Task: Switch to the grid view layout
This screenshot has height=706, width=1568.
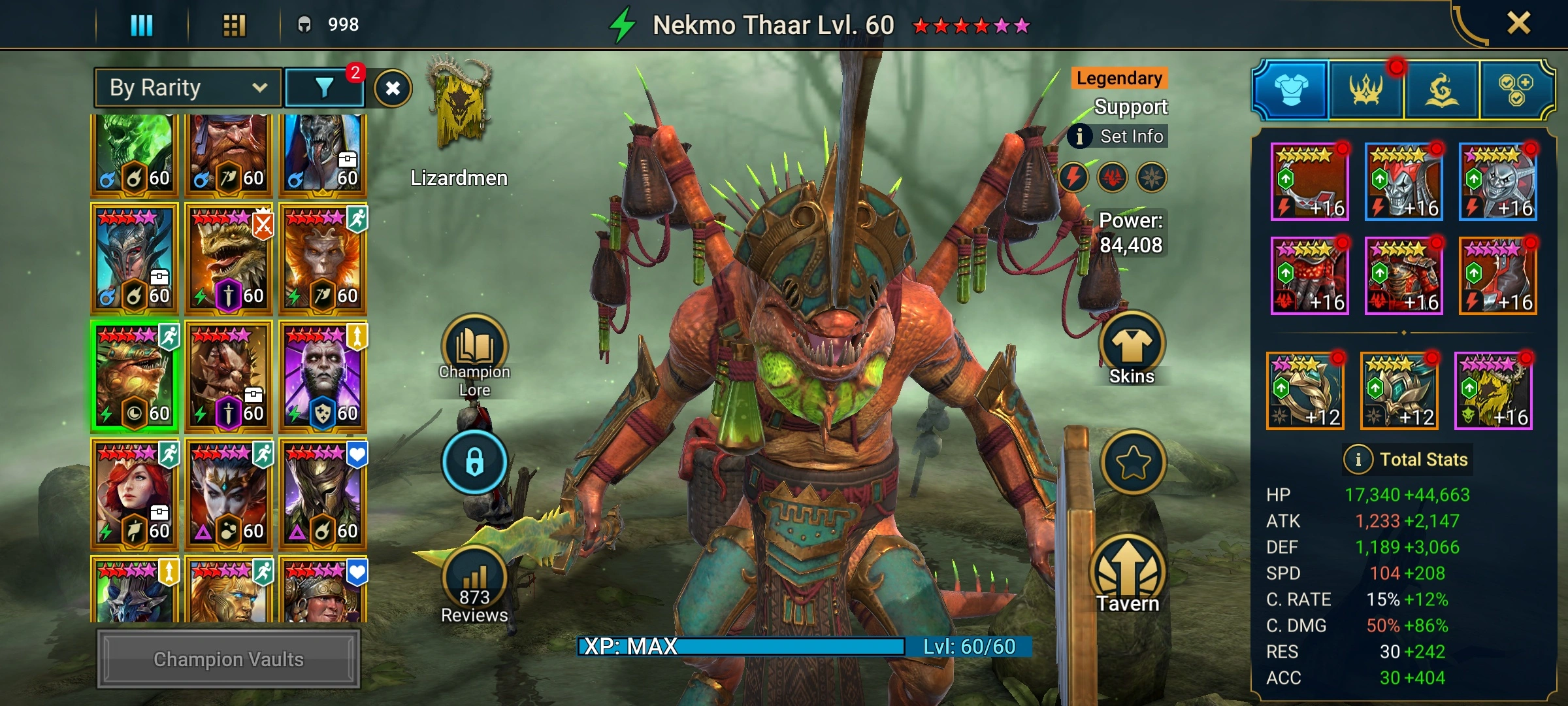Action: tap(234, 25)
